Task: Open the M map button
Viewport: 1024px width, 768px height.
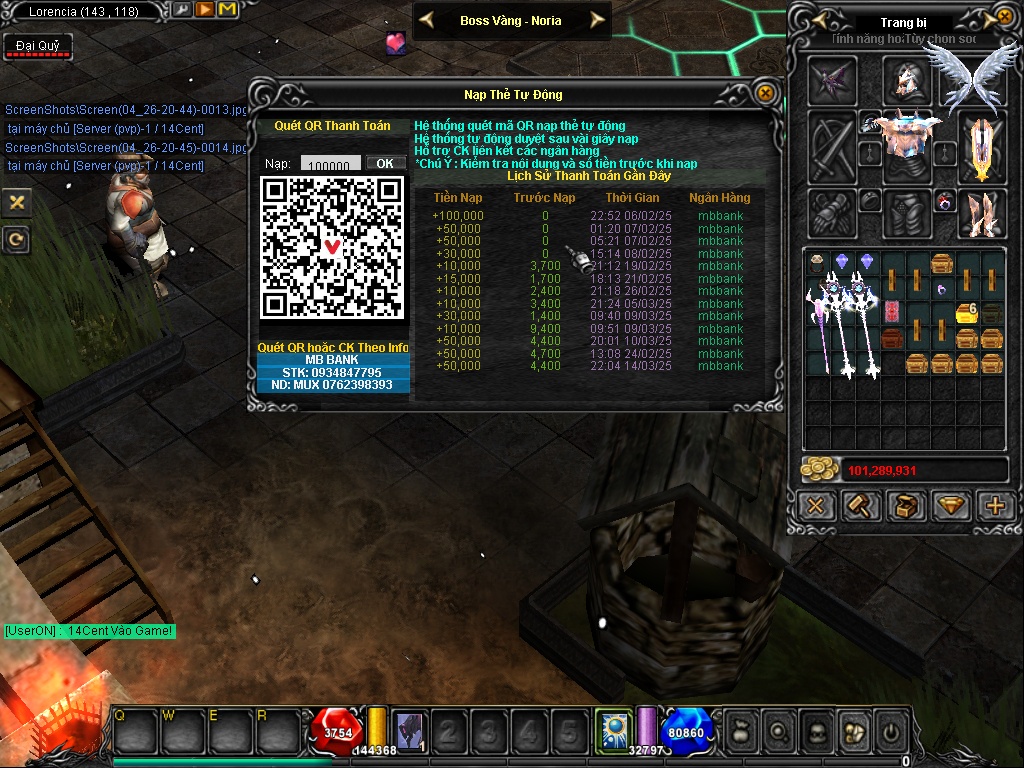Action: [x=227, y=10]
